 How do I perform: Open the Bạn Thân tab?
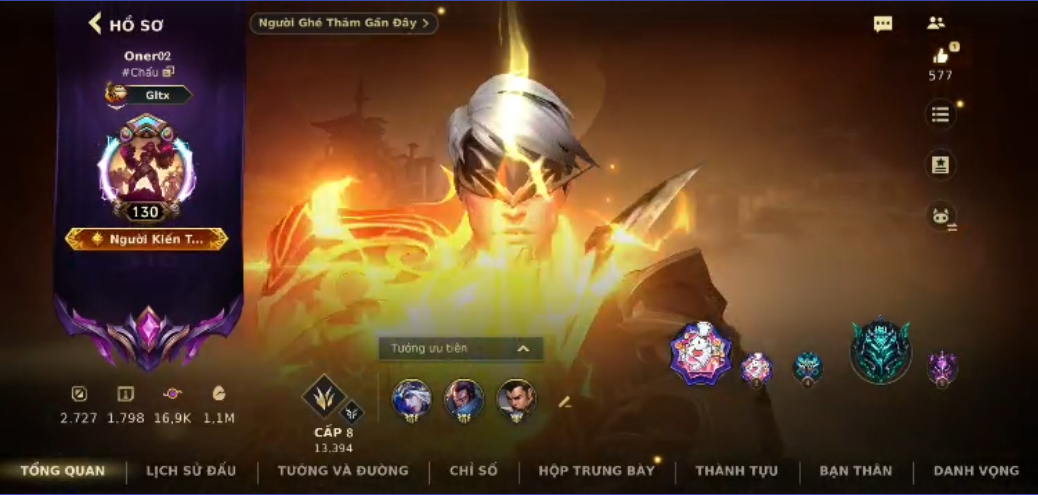pos(855,471)
